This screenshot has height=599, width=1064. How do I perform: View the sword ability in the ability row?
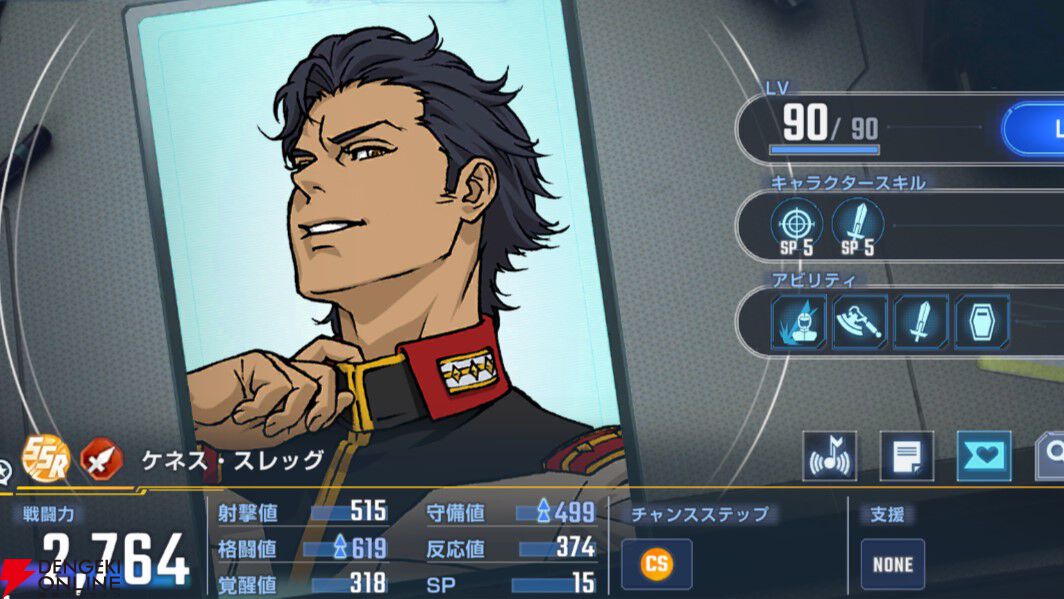[920, 322]
